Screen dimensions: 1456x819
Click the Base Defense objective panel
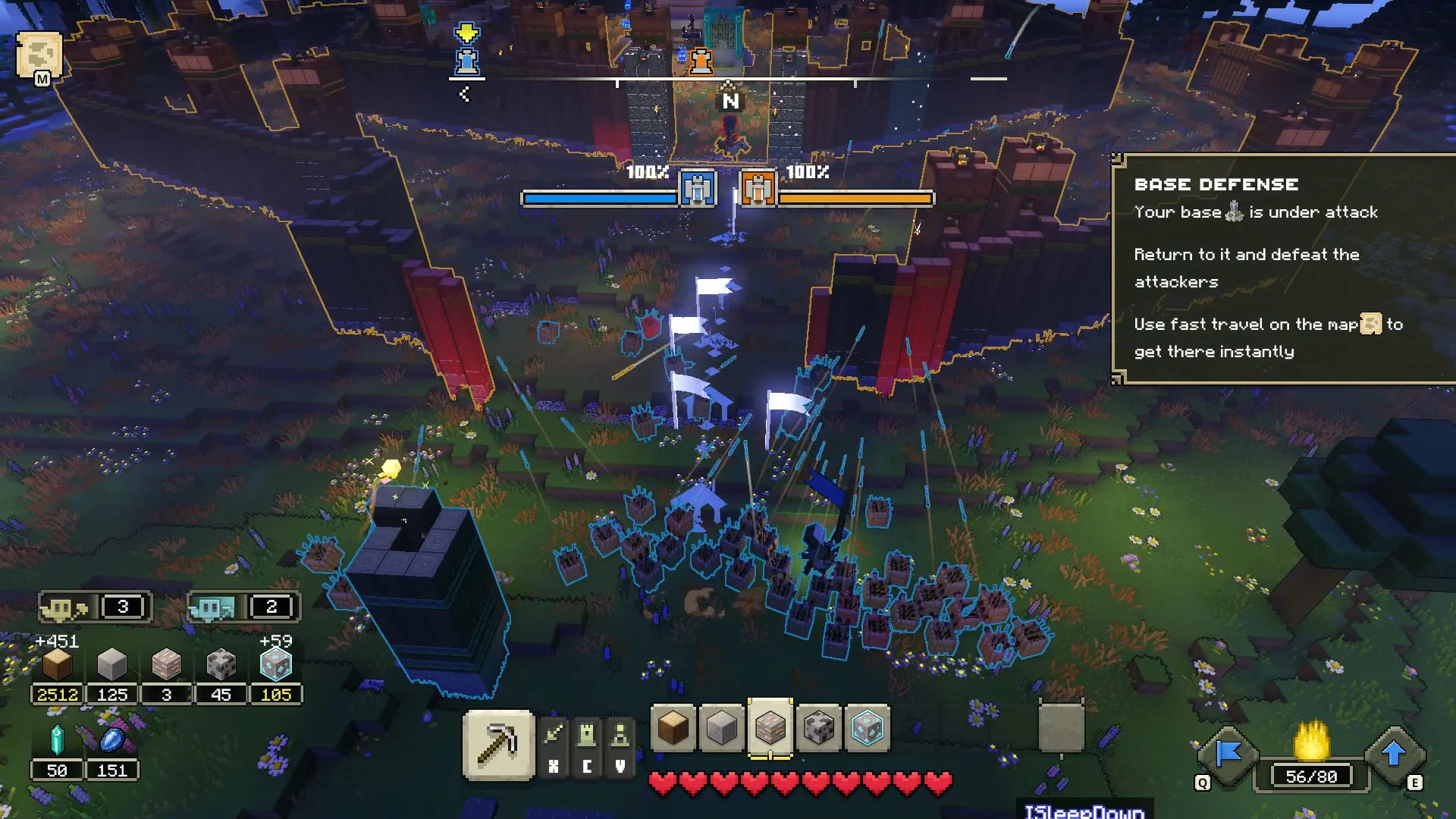(1283, 268)
